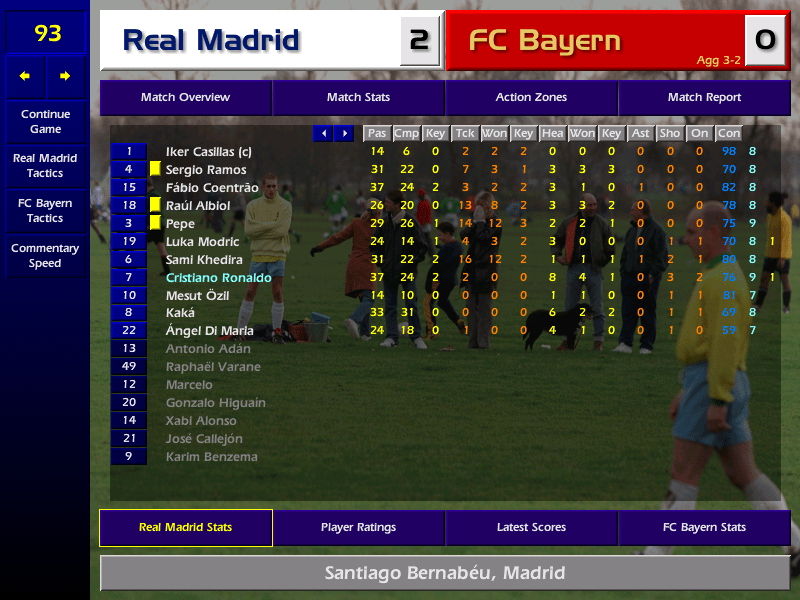
Task: Click the Real Madrid team name header
Action: coord(211,41)
